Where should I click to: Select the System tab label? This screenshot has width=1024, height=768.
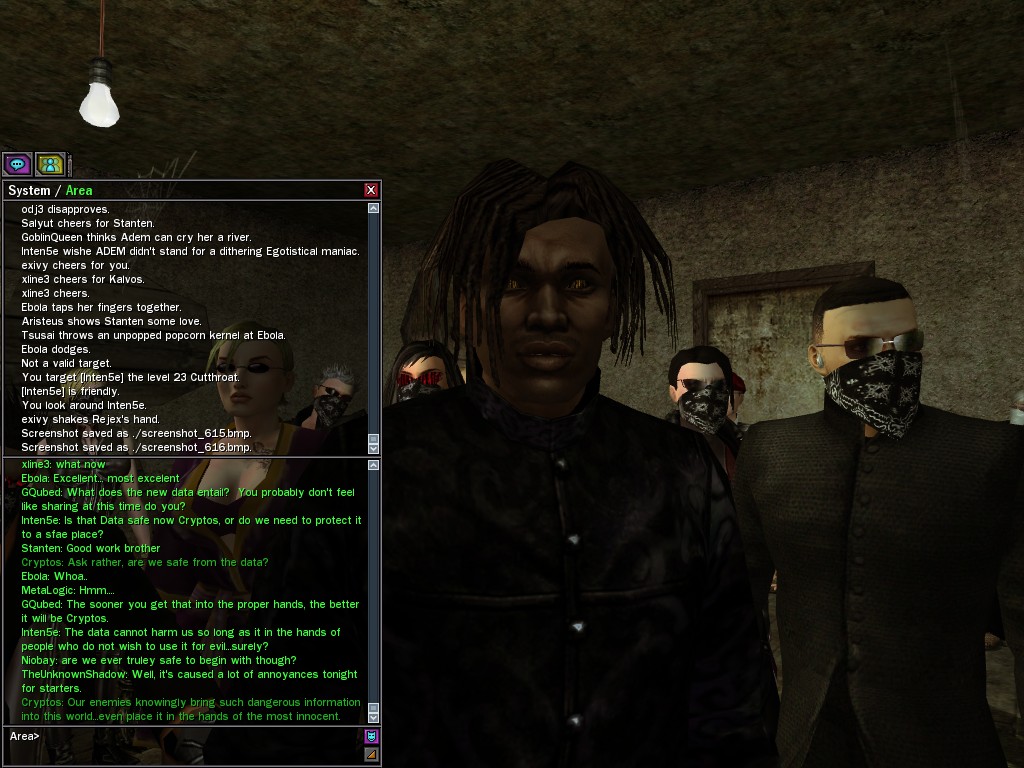tap(29, 190)
